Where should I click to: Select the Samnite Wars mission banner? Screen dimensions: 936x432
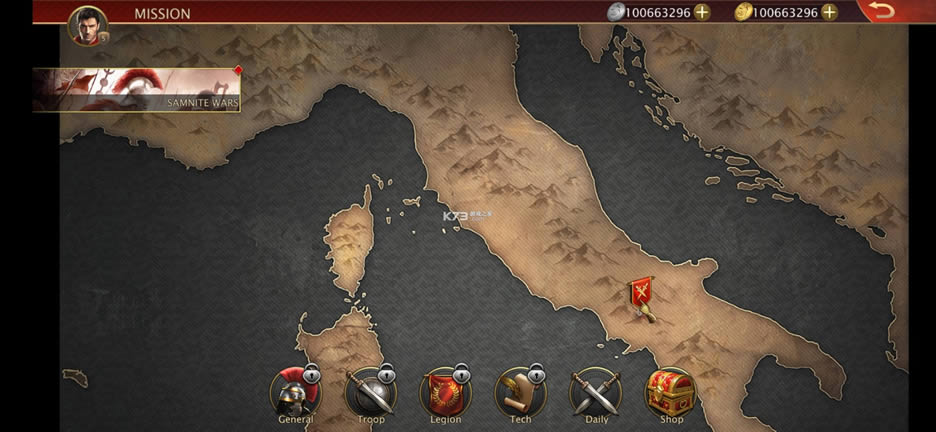pos(137,90)
